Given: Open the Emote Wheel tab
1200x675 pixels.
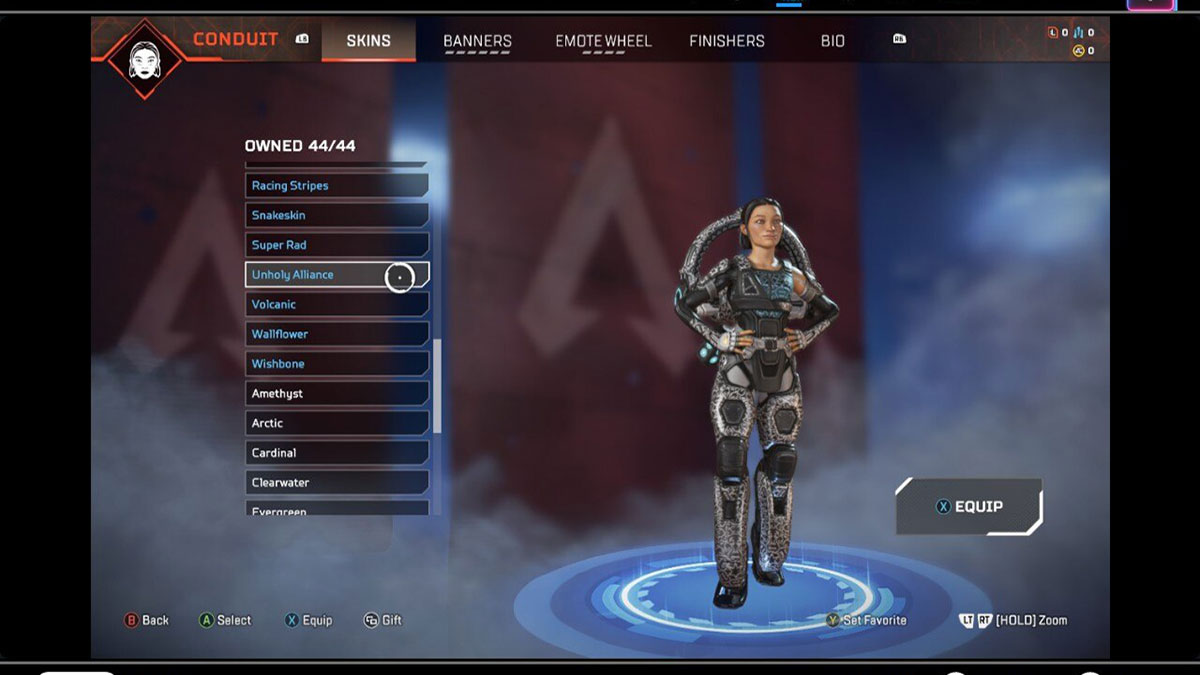Looking at the screenshot, I should click(603, 41).
